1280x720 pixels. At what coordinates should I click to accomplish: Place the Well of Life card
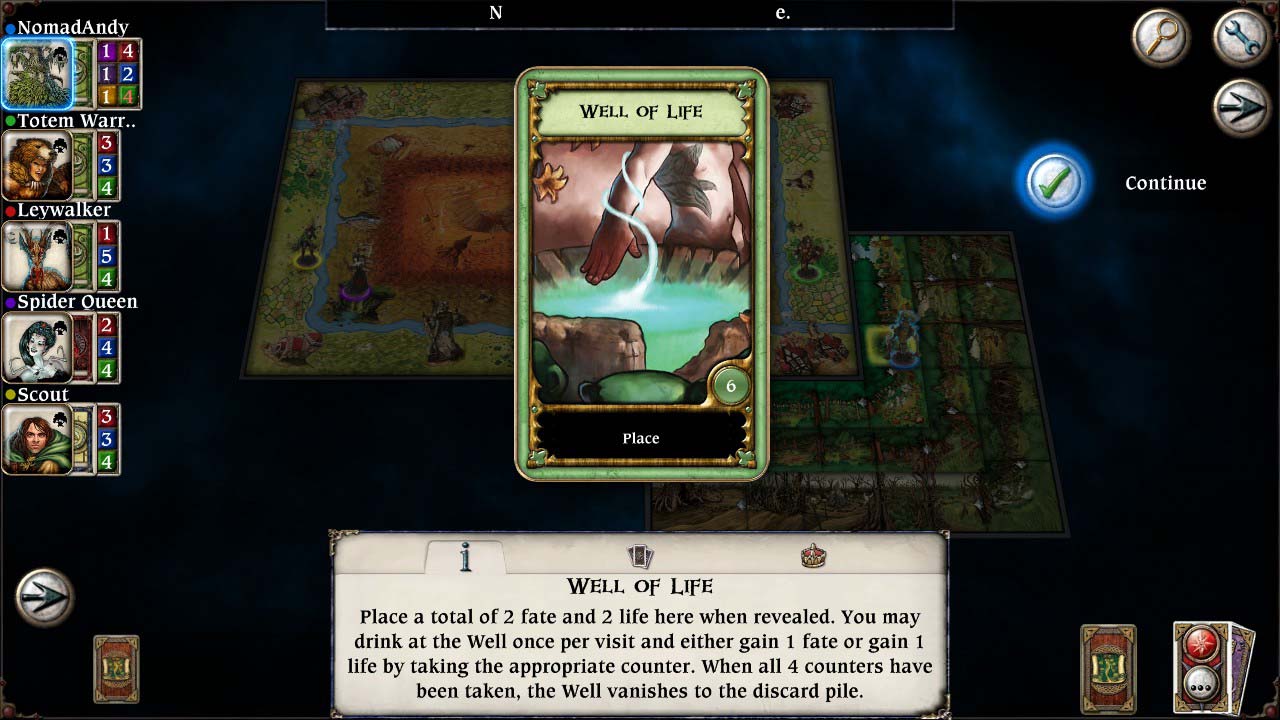click(640, 437)
